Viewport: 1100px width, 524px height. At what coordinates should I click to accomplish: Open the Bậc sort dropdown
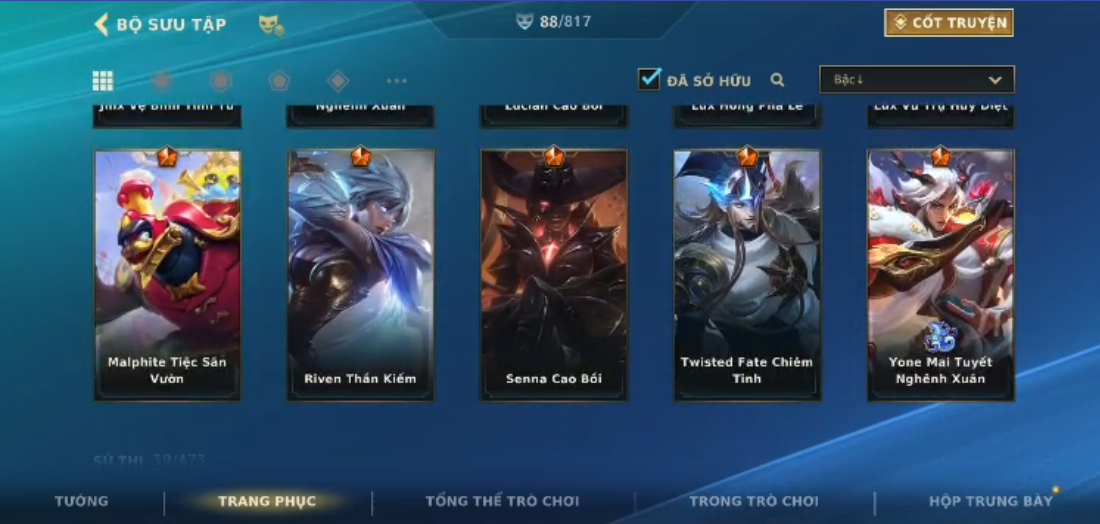pos(916,80)
